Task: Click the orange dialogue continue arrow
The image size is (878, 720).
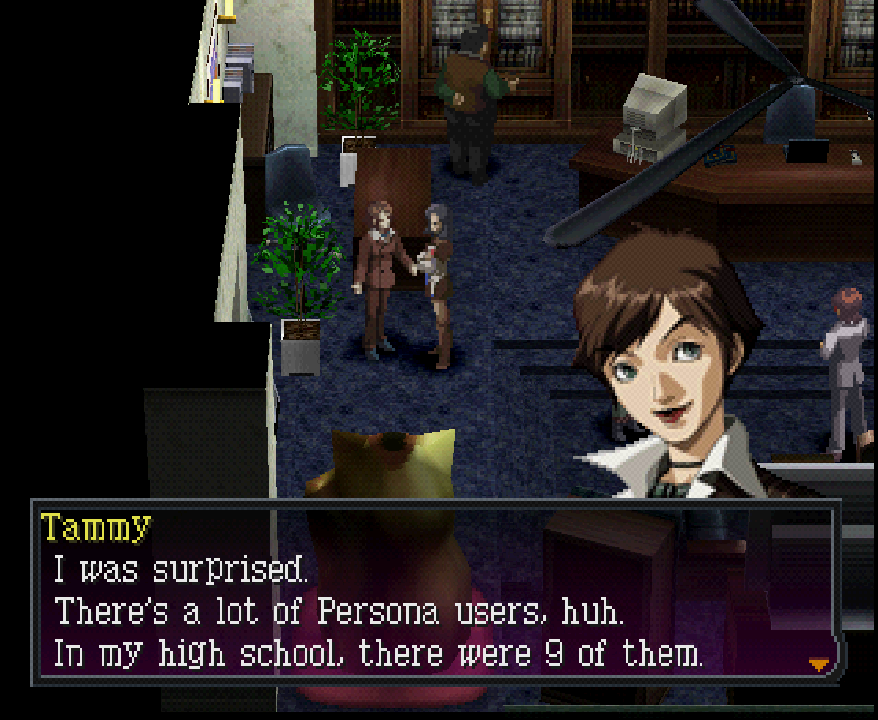Action: (819, 663)
